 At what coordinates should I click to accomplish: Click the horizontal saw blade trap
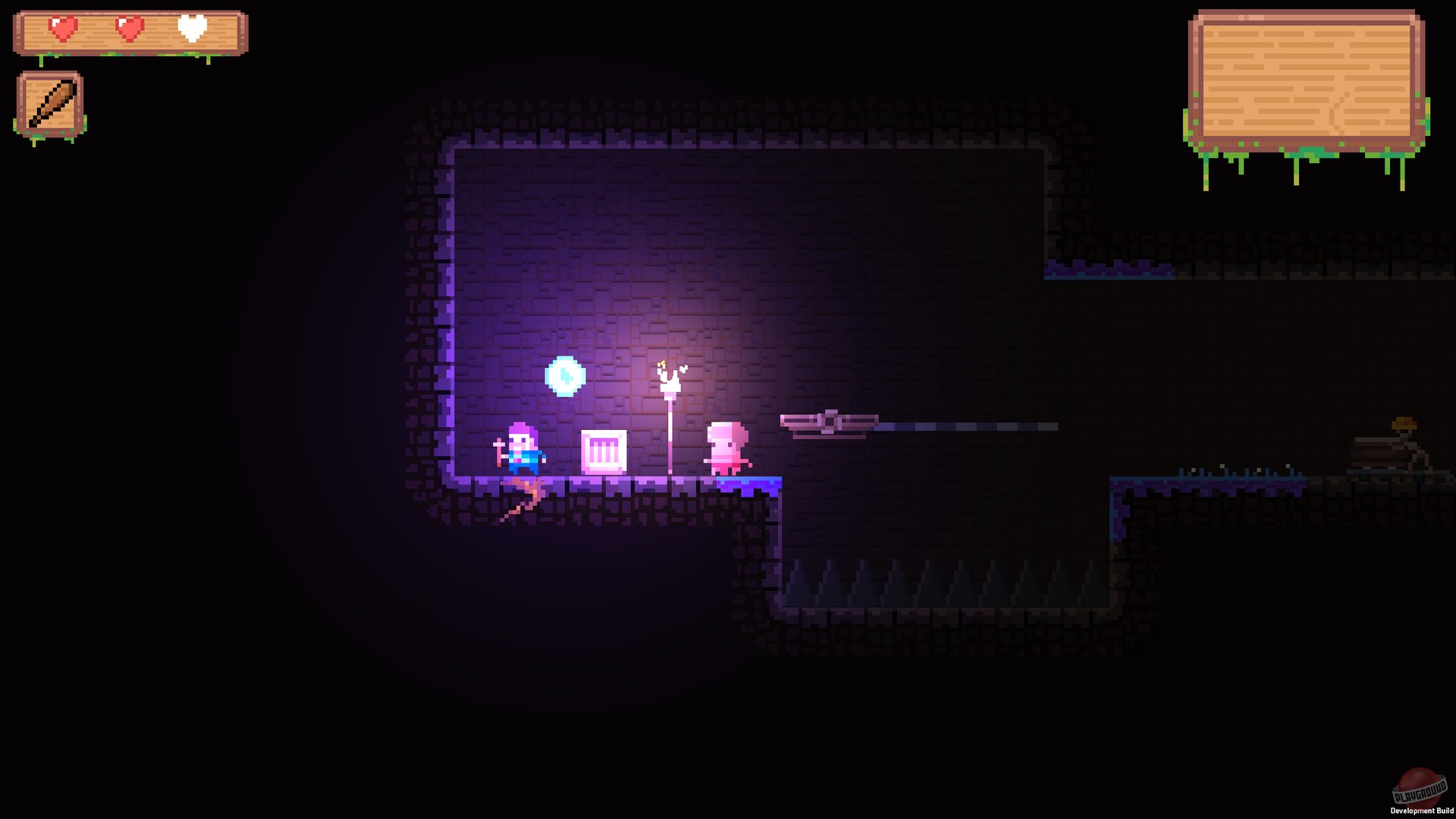pyautogui.click(x=830, y=422)
